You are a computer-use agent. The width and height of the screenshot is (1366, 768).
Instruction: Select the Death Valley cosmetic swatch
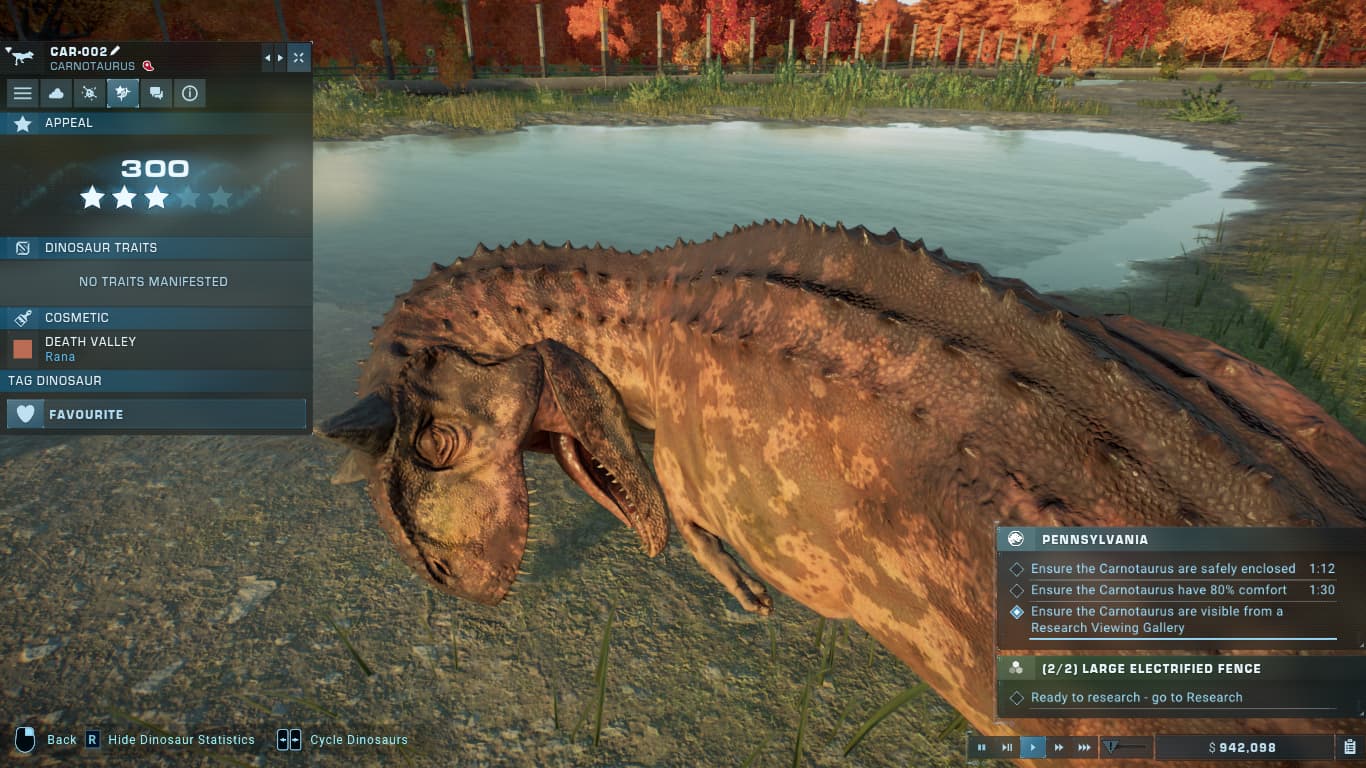pos(23,349)
